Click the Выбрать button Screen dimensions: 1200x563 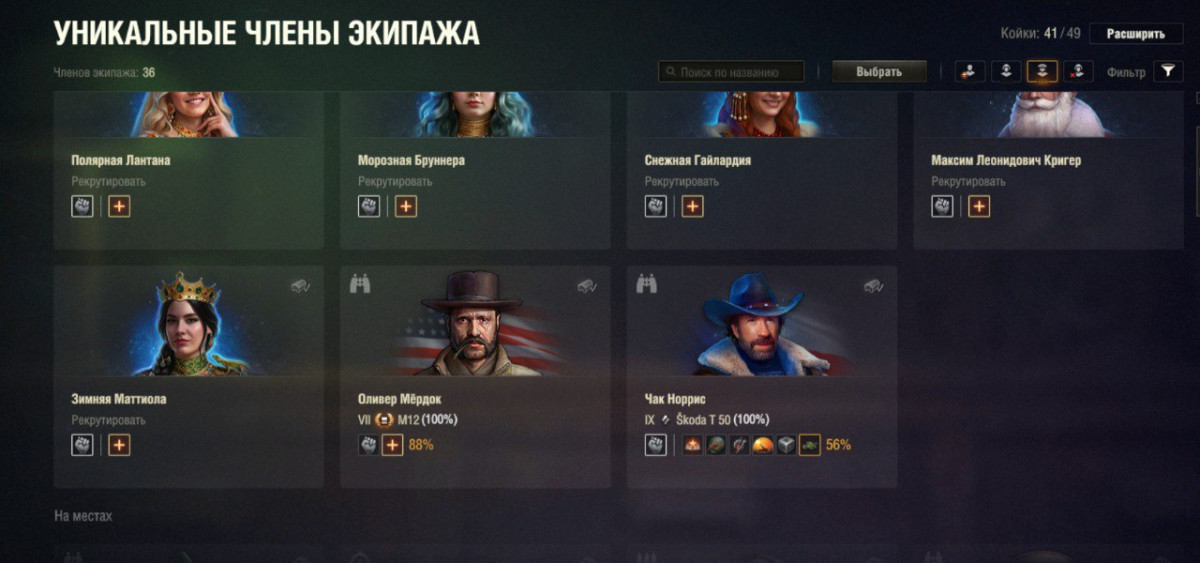tap(879, 72)
